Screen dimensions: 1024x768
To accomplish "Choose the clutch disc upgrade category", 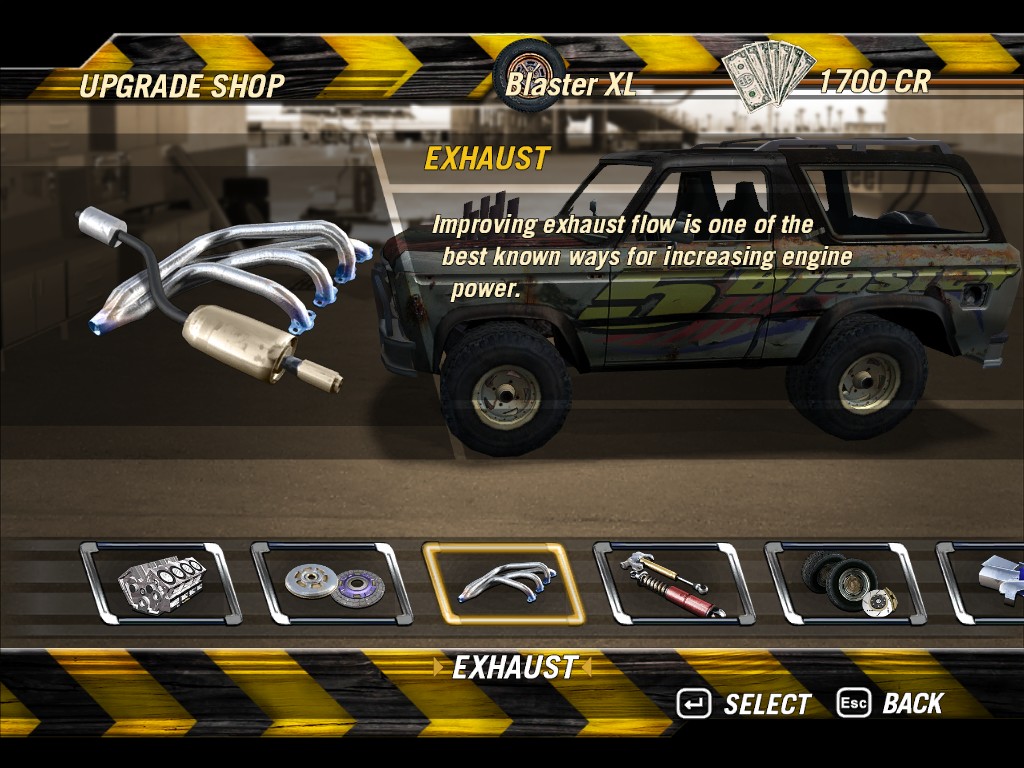I will [331, 584].
